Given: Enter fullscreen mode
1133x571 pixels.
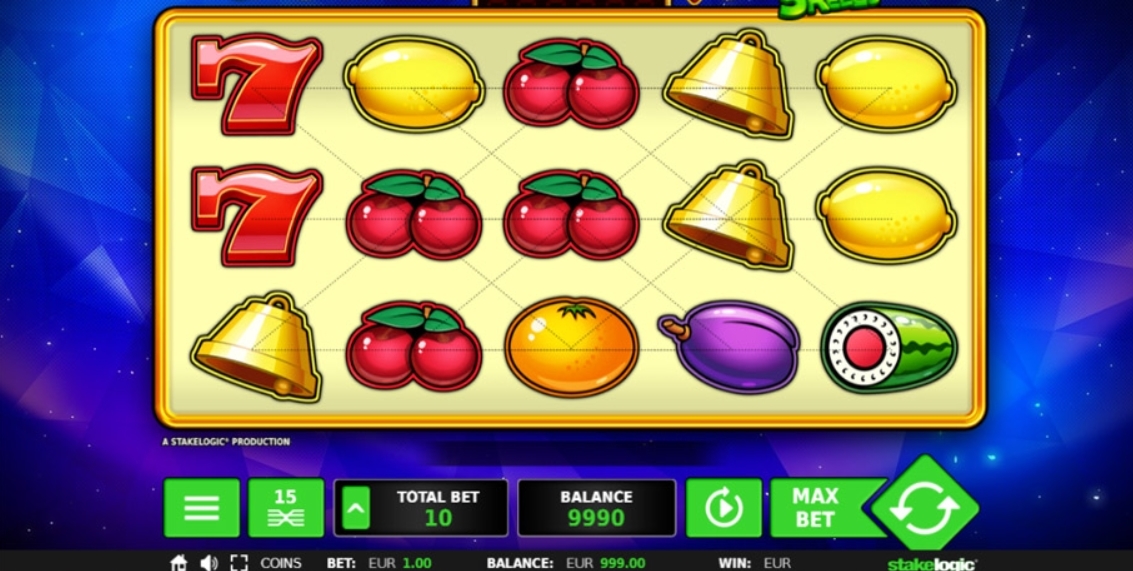Looking at the screenshot, I should (x=239, y=563).
